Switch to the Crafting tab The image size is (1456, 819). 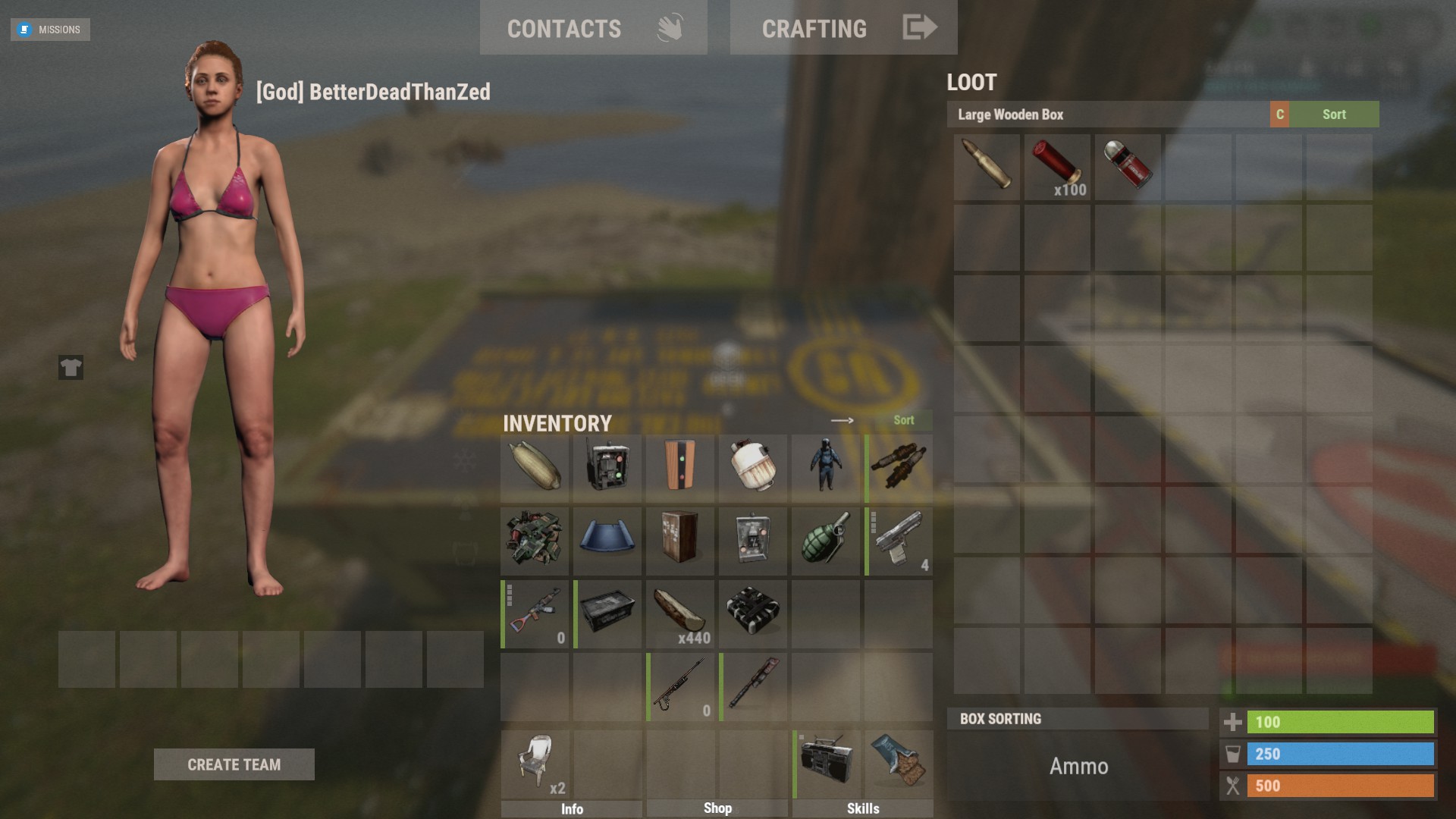point(814,27)
